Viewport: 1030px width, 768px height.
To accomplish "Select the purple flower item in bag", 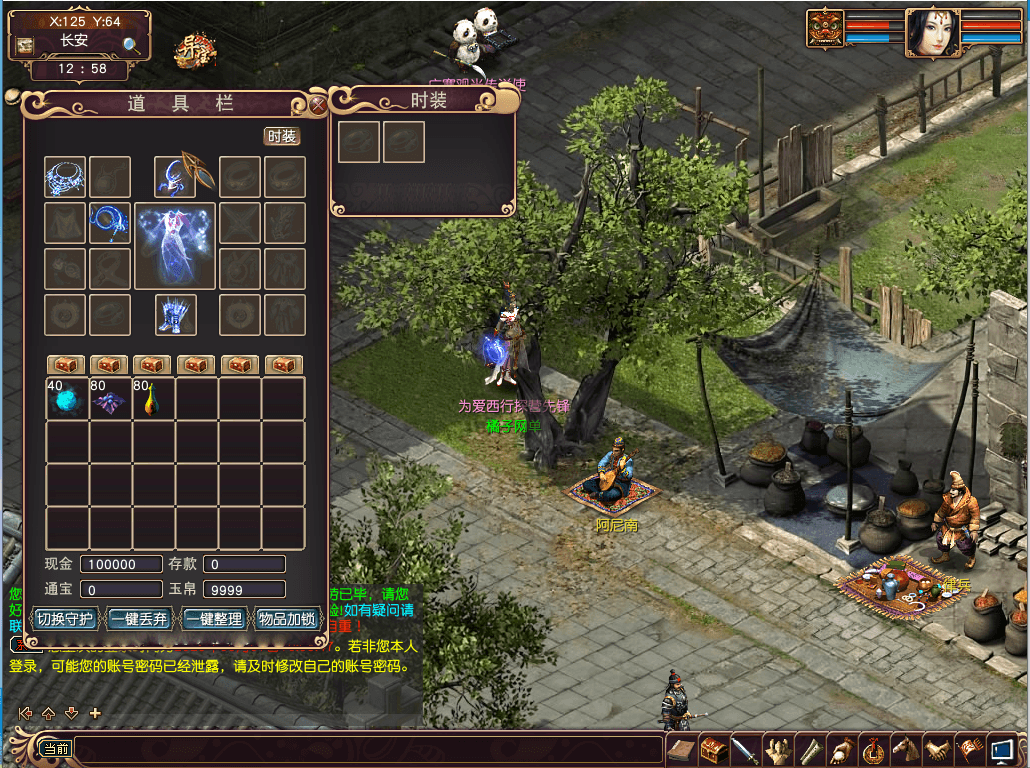I will pyautogui.click(x=110, y=400).
